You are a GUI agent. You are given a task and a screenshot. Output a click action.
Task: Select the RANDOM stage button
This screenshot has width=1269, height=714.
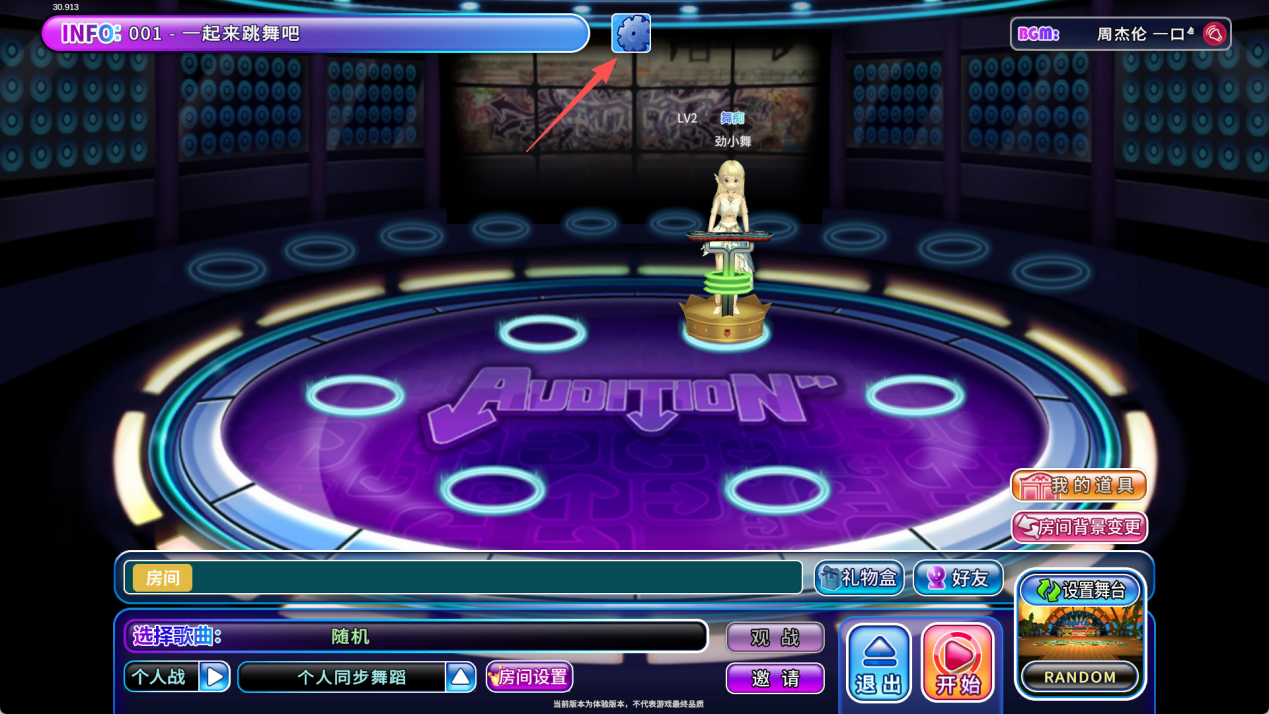coord(1080,677)
